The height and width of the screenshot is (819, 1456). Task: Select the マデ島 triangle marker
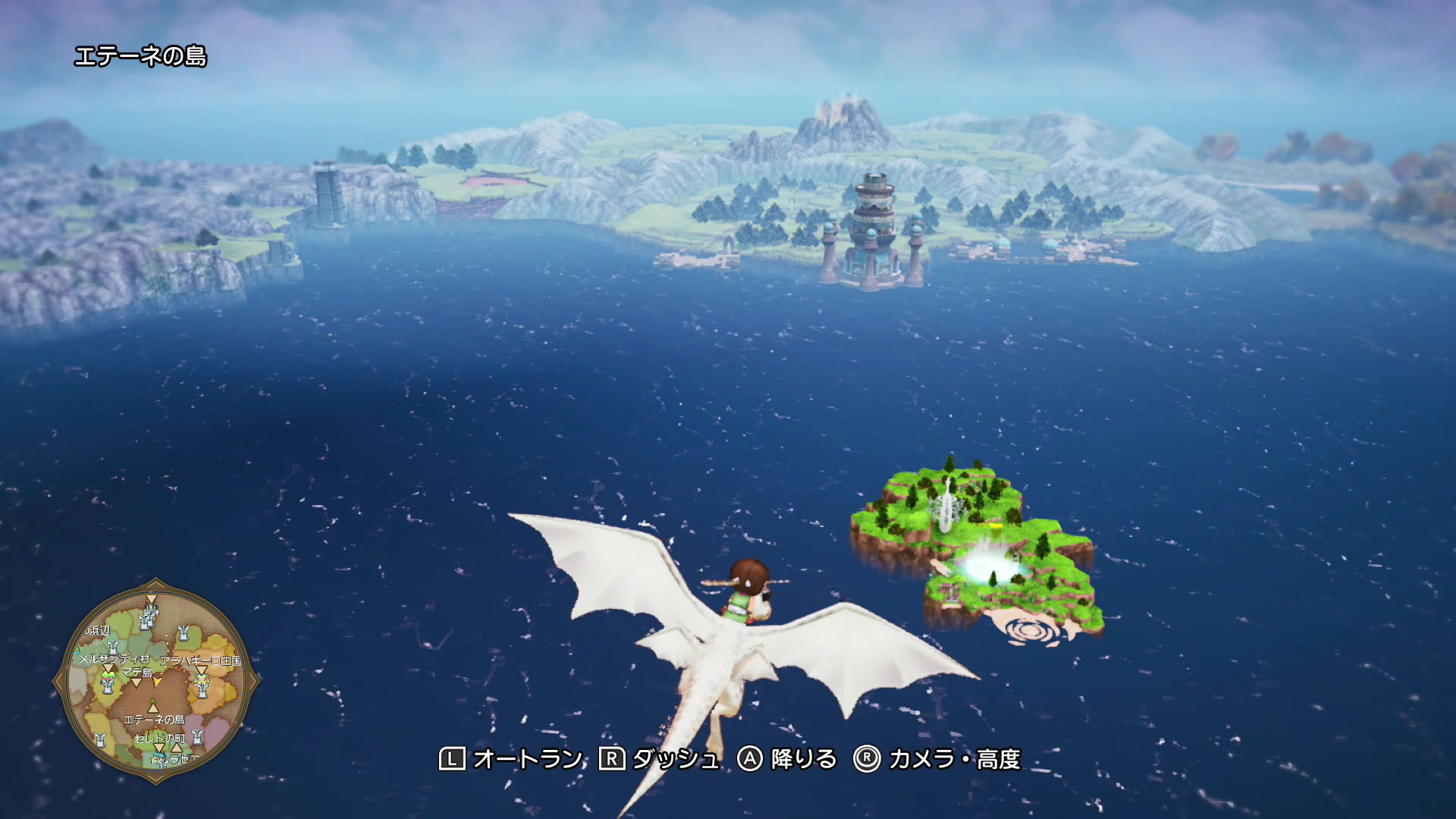[136, 682]
